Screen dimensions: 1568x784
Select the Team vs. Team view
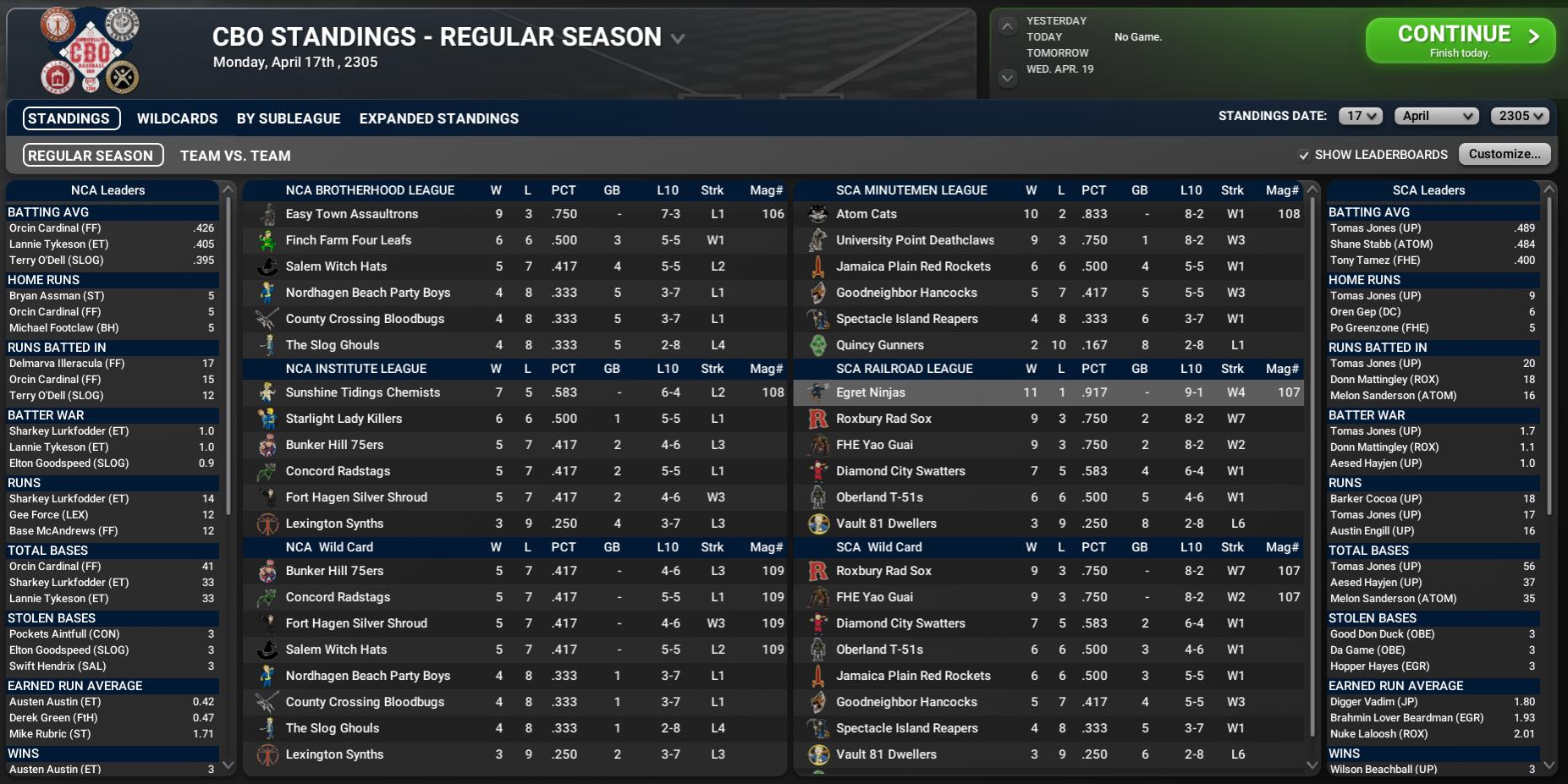[x=235, y=156]
